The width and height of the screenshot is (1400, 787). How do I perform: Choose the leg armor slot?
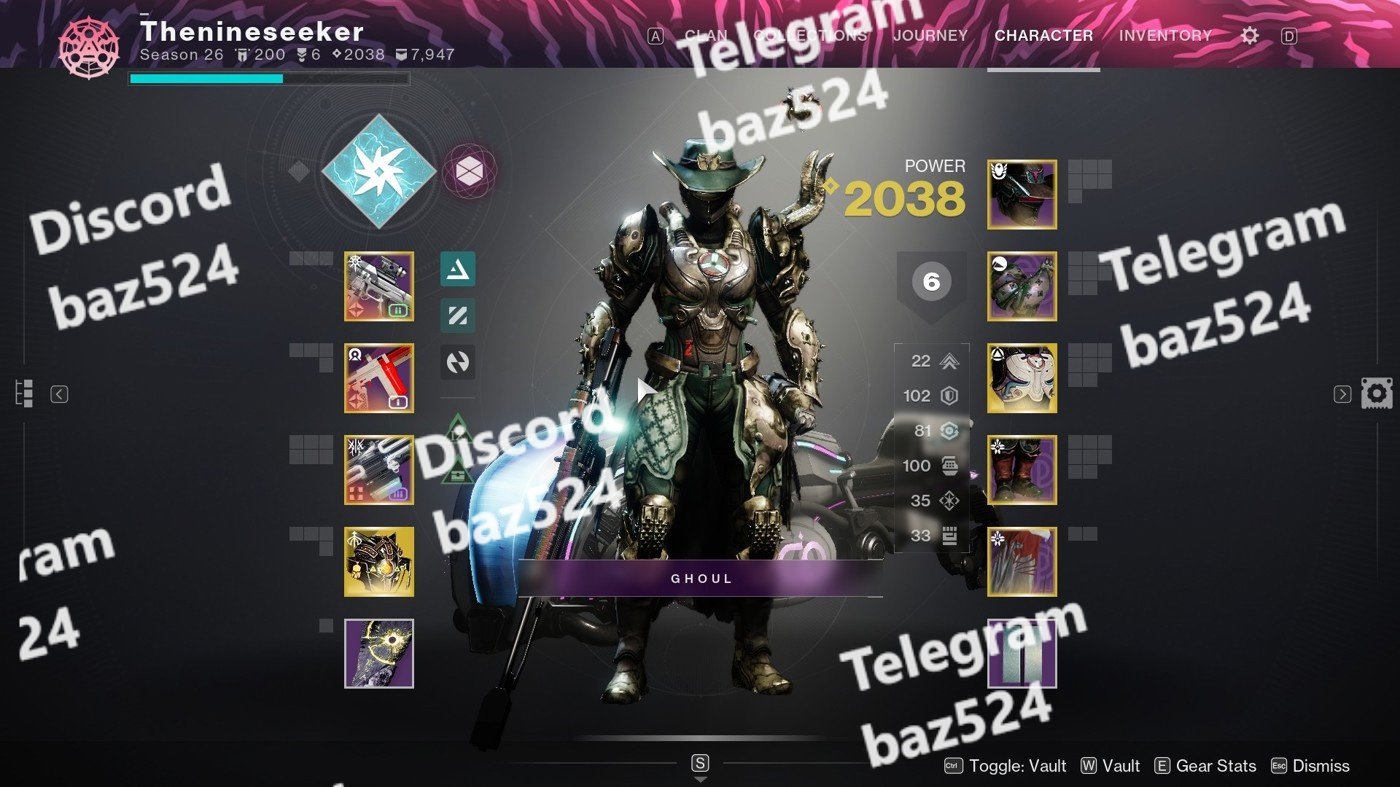click(1022, 470)
